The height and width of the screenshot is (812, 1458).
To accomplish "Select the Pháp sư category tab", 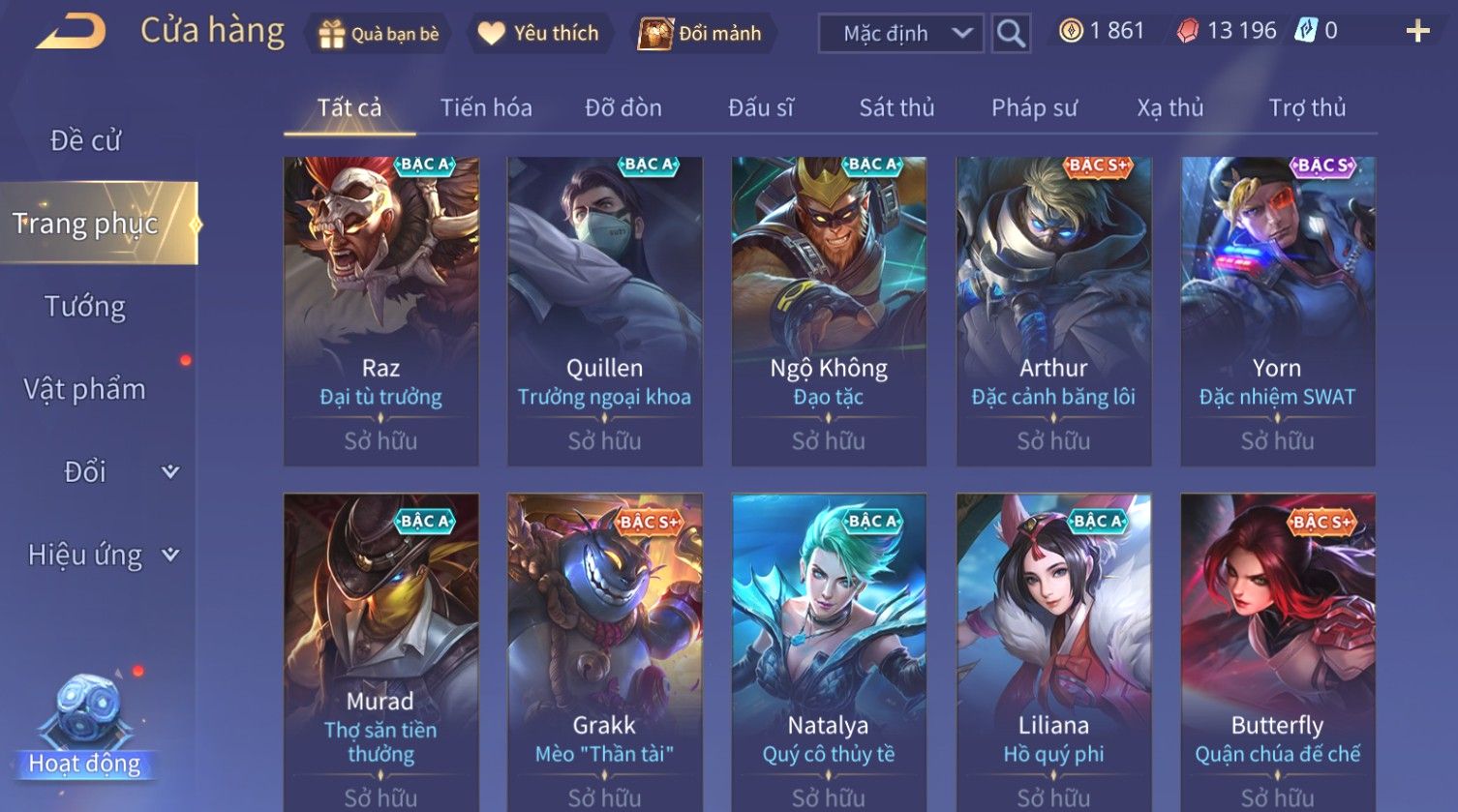I will click(1034, 107).
